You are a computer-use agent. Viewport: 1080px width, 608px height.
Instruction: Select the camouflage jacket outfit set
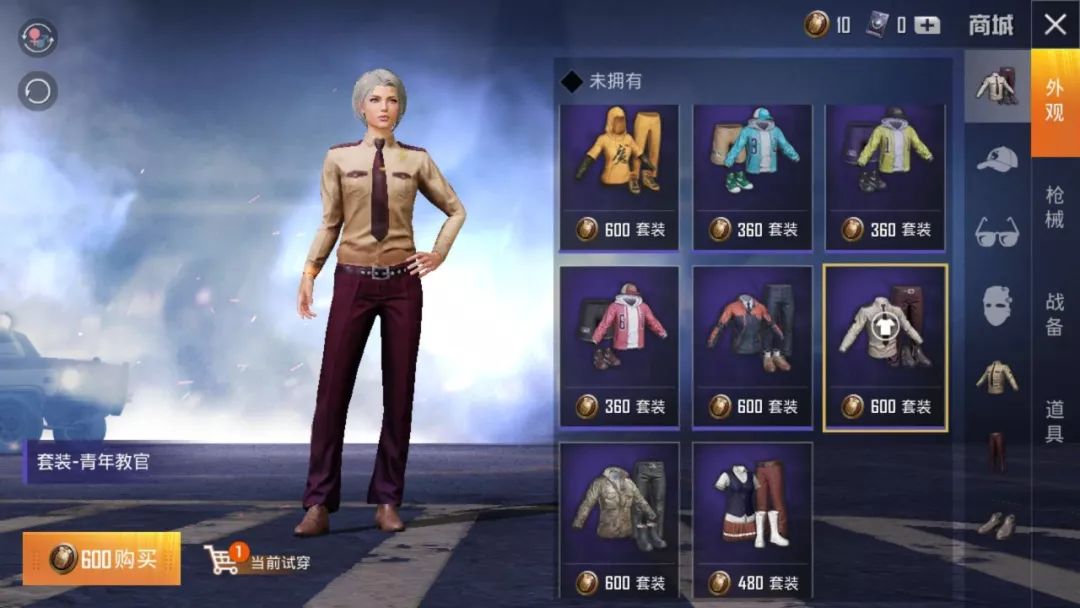pos(619,520)
